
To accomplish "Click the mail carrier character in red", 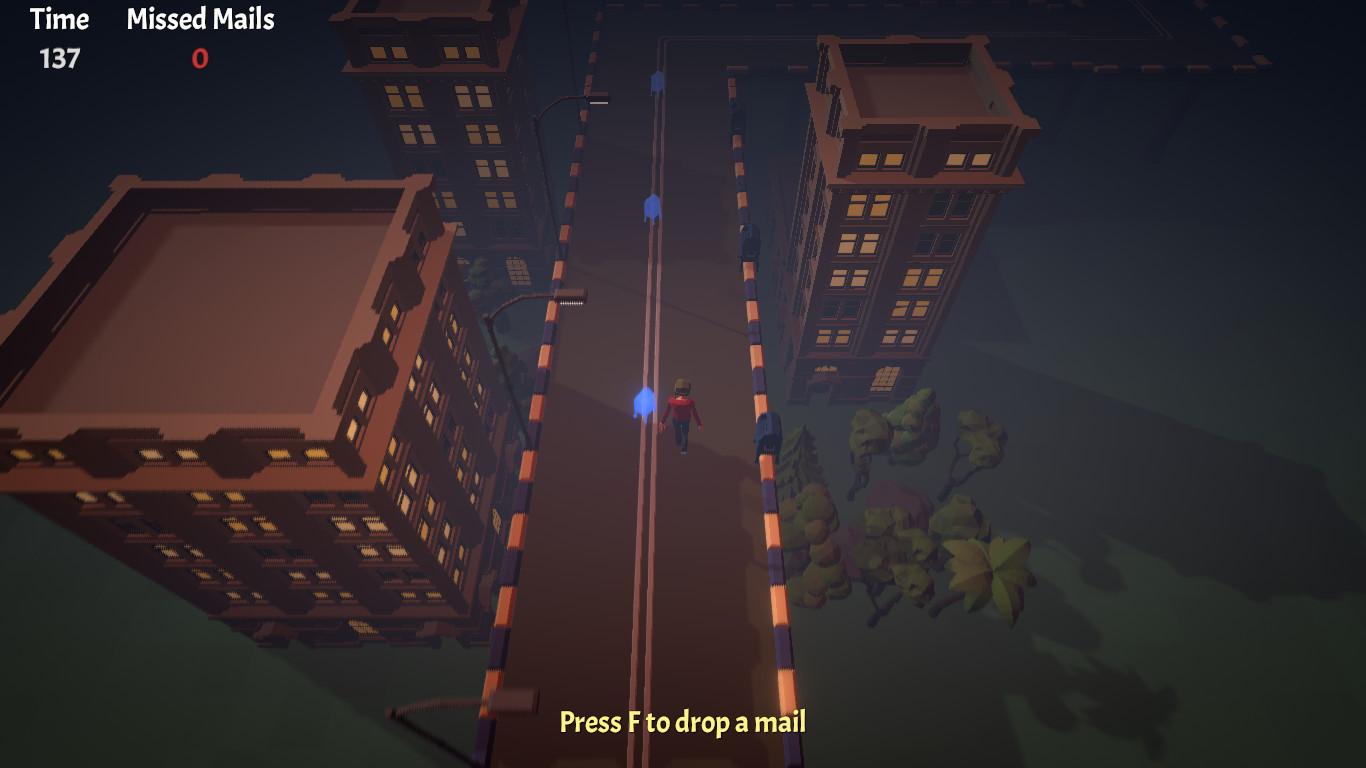I will (681, 411).
